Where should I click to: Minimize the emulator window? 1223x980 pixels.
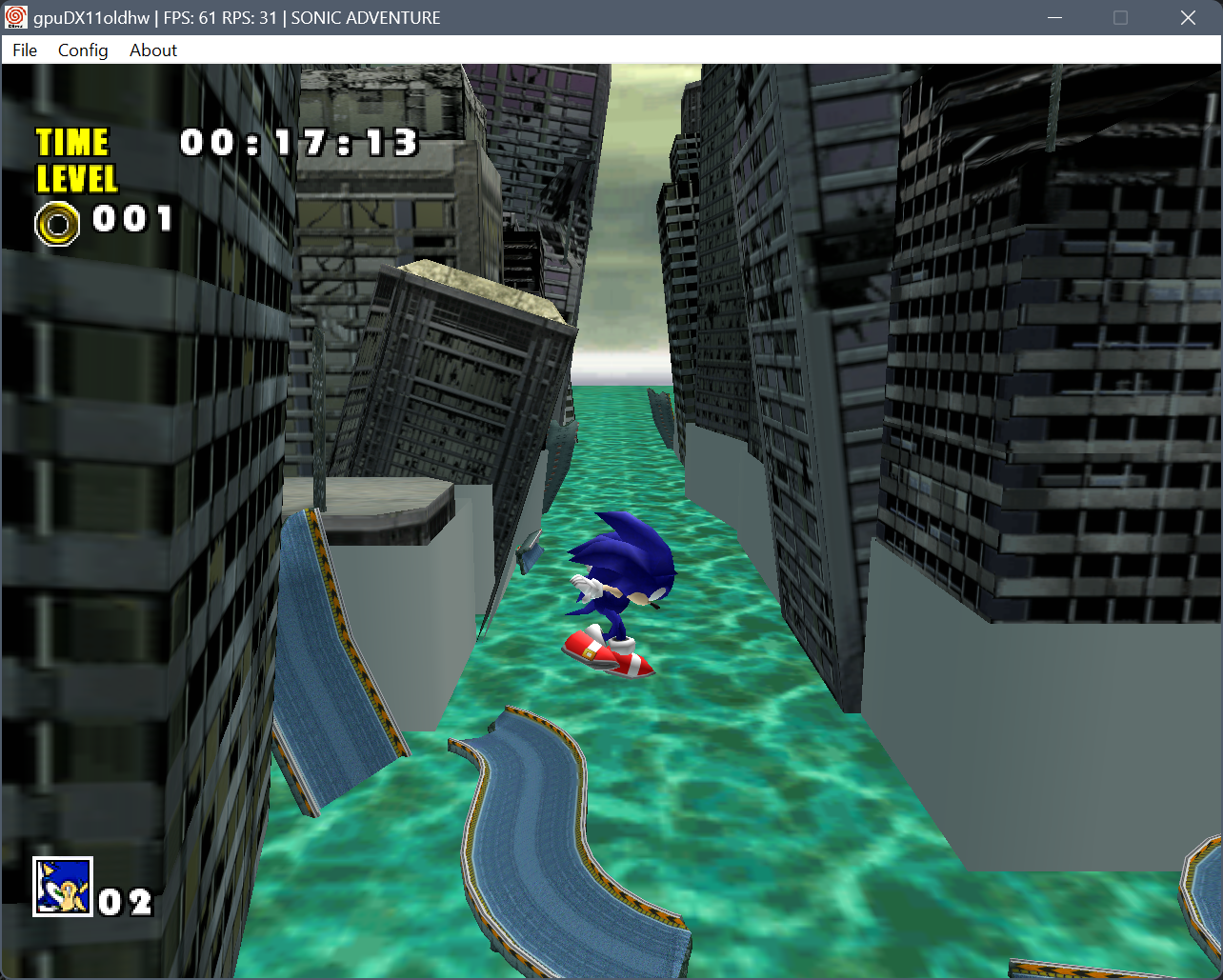(1054, 18)
